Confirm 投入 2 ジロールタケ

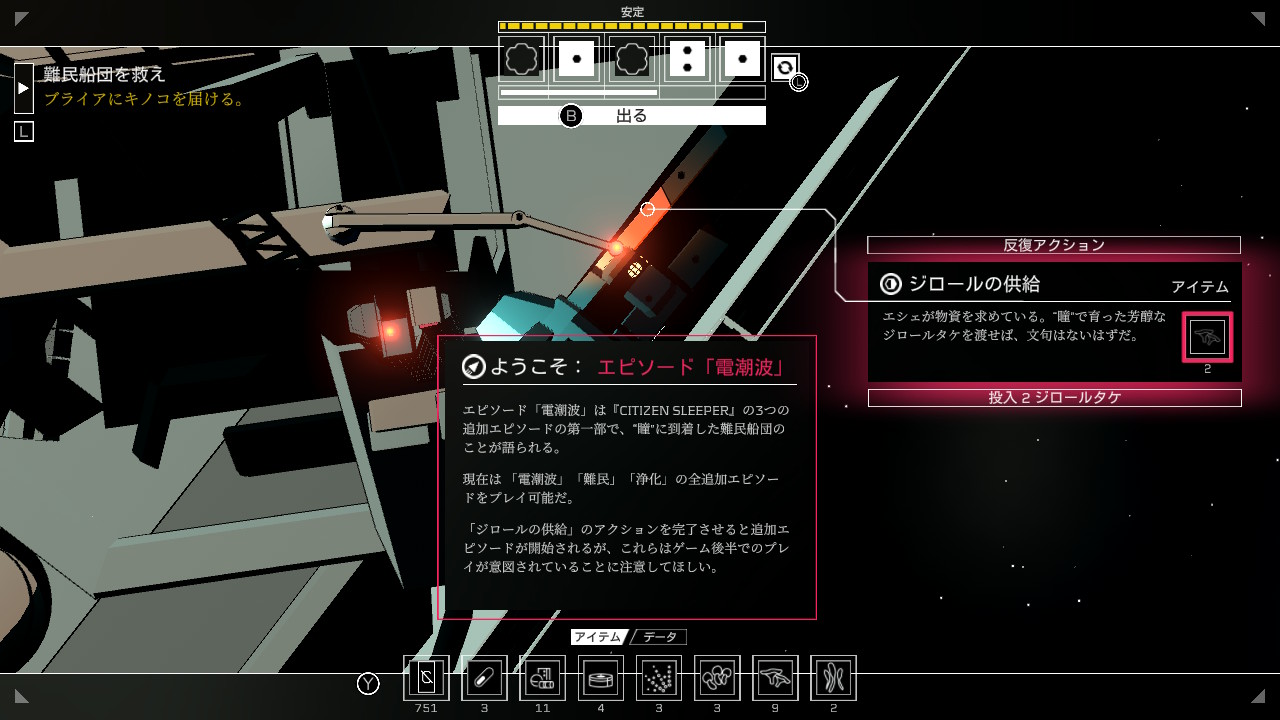(x=1054, y=398)
